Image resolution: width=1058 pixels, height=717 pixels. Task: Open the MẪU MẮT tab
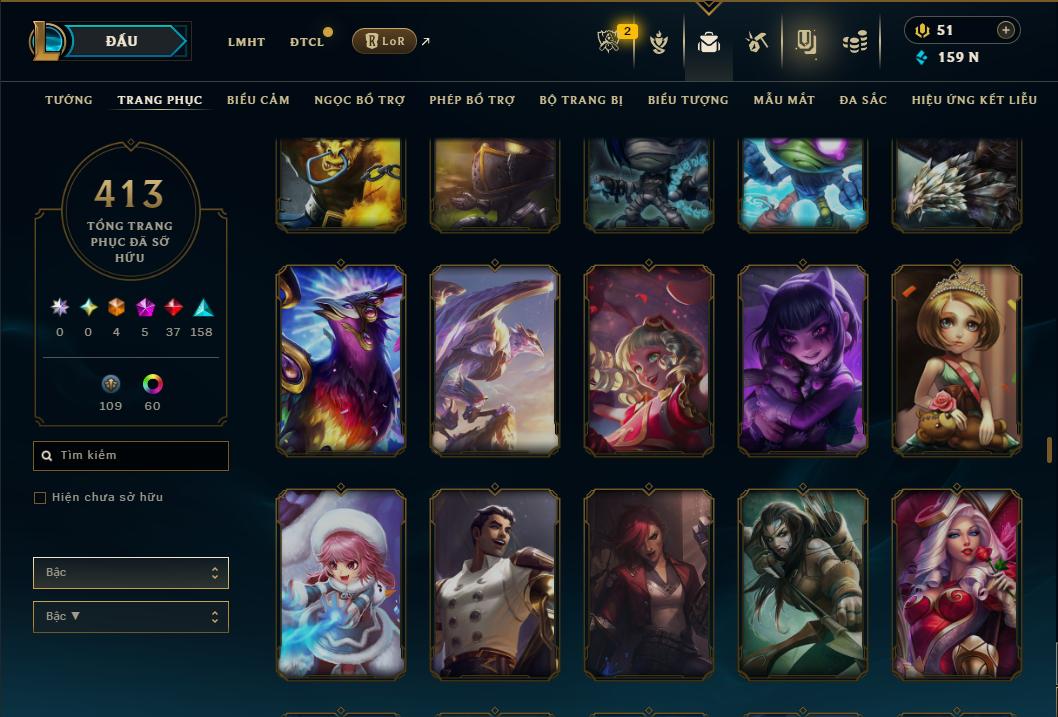pos(784,100)
